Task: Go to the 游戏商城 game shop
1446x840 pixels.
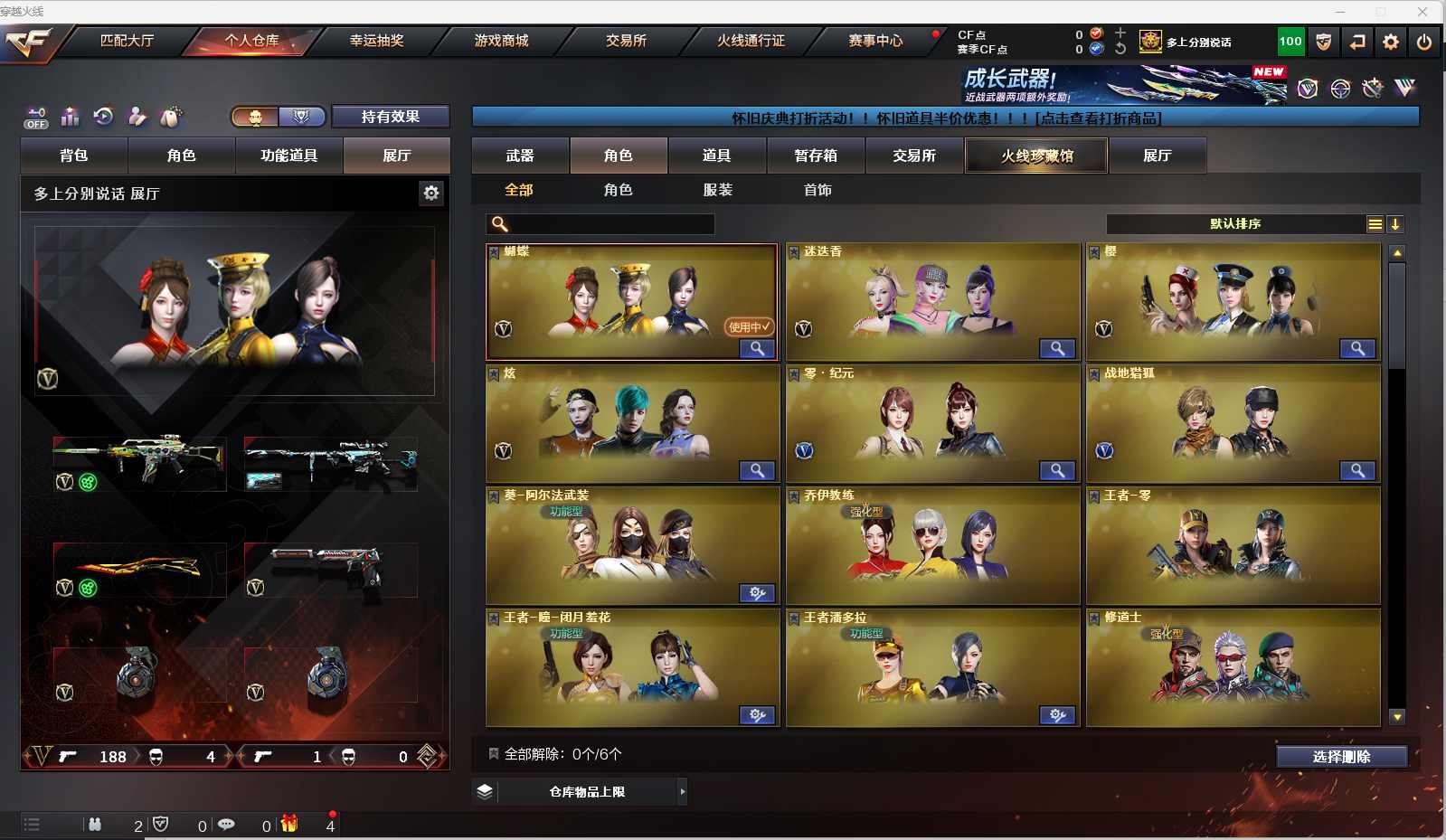Action: tap(501, 41)
